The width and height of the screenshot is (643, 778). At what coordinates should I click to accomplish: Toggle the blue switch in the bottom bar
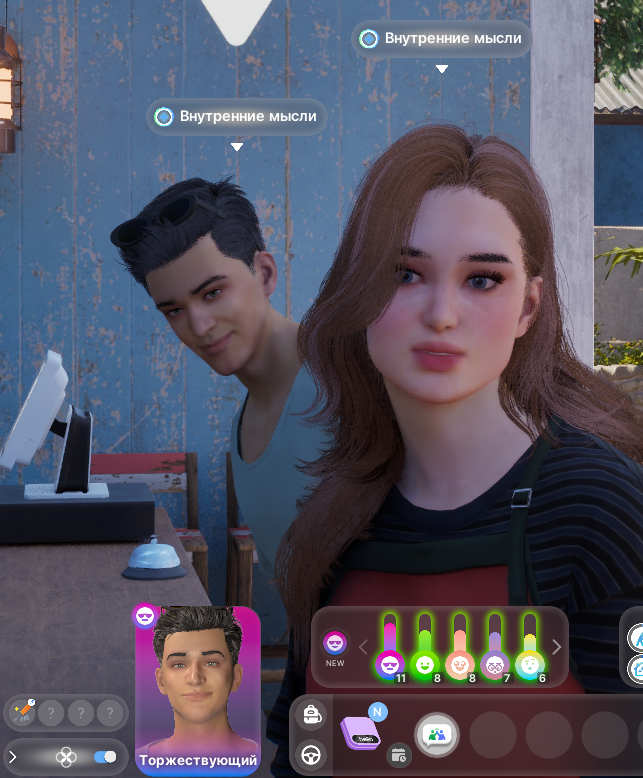pos(104,757)
